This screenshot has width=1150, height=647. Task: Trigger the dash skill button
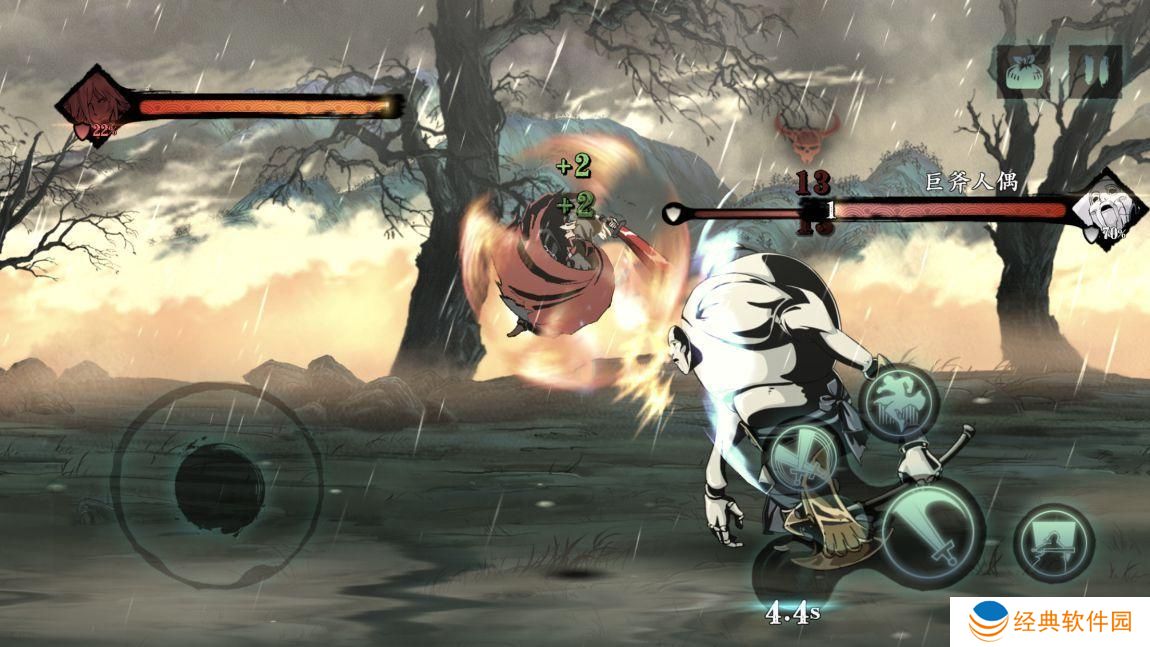tap(1053, 541)
